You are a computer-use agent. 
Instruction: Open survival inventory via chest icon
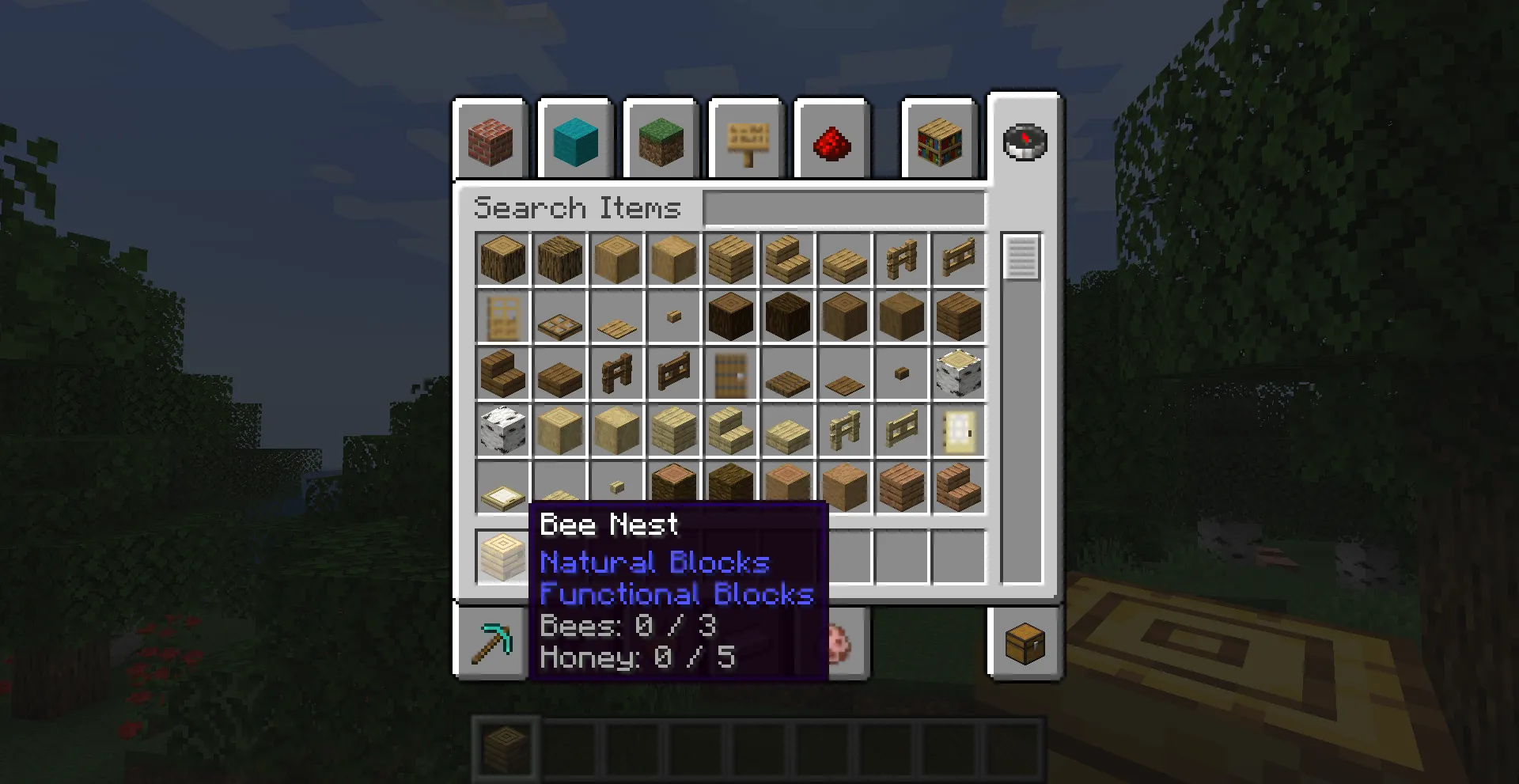point(1023,642)
